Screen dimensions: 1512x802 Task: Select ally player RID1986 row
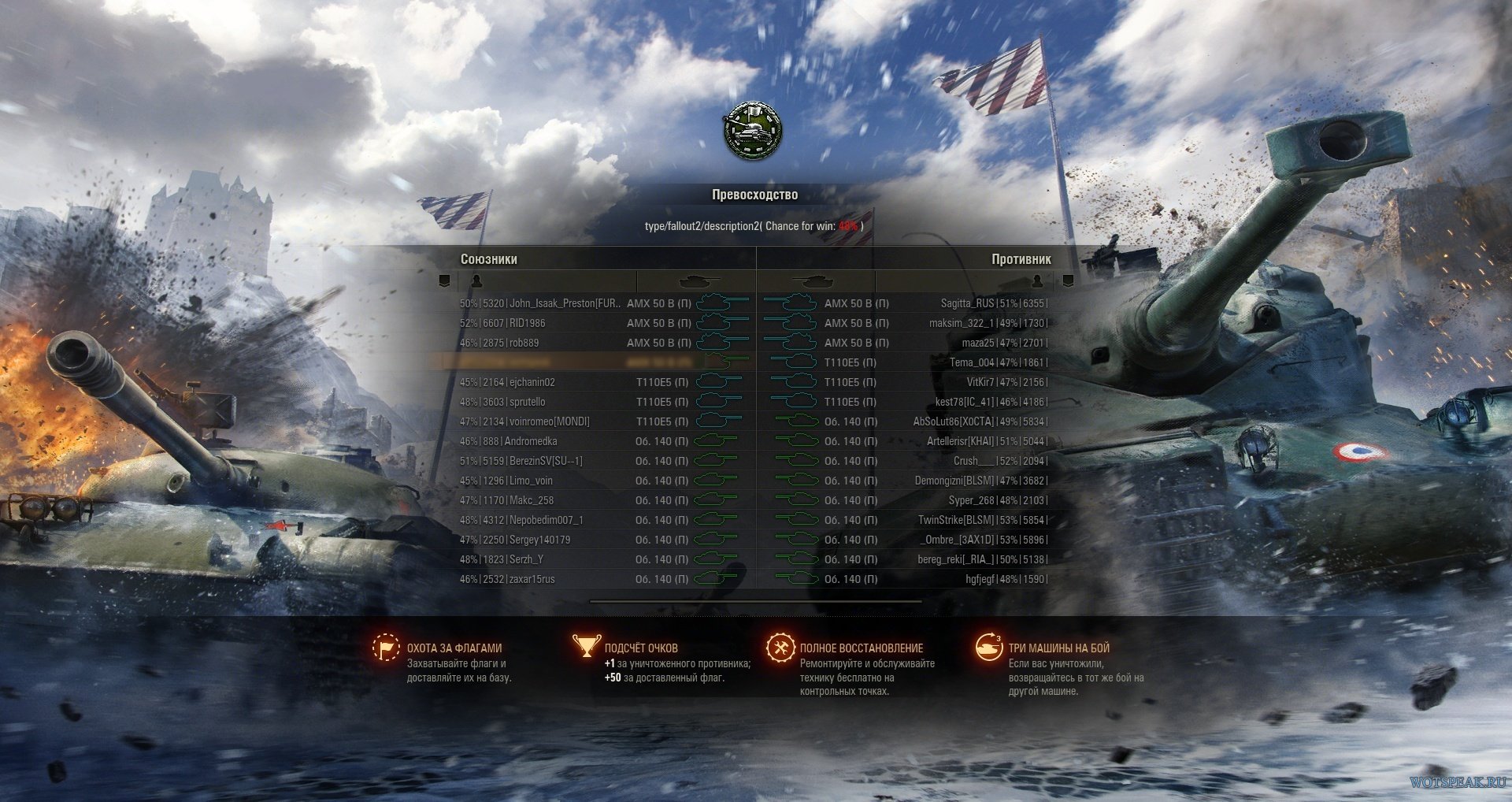527,323
